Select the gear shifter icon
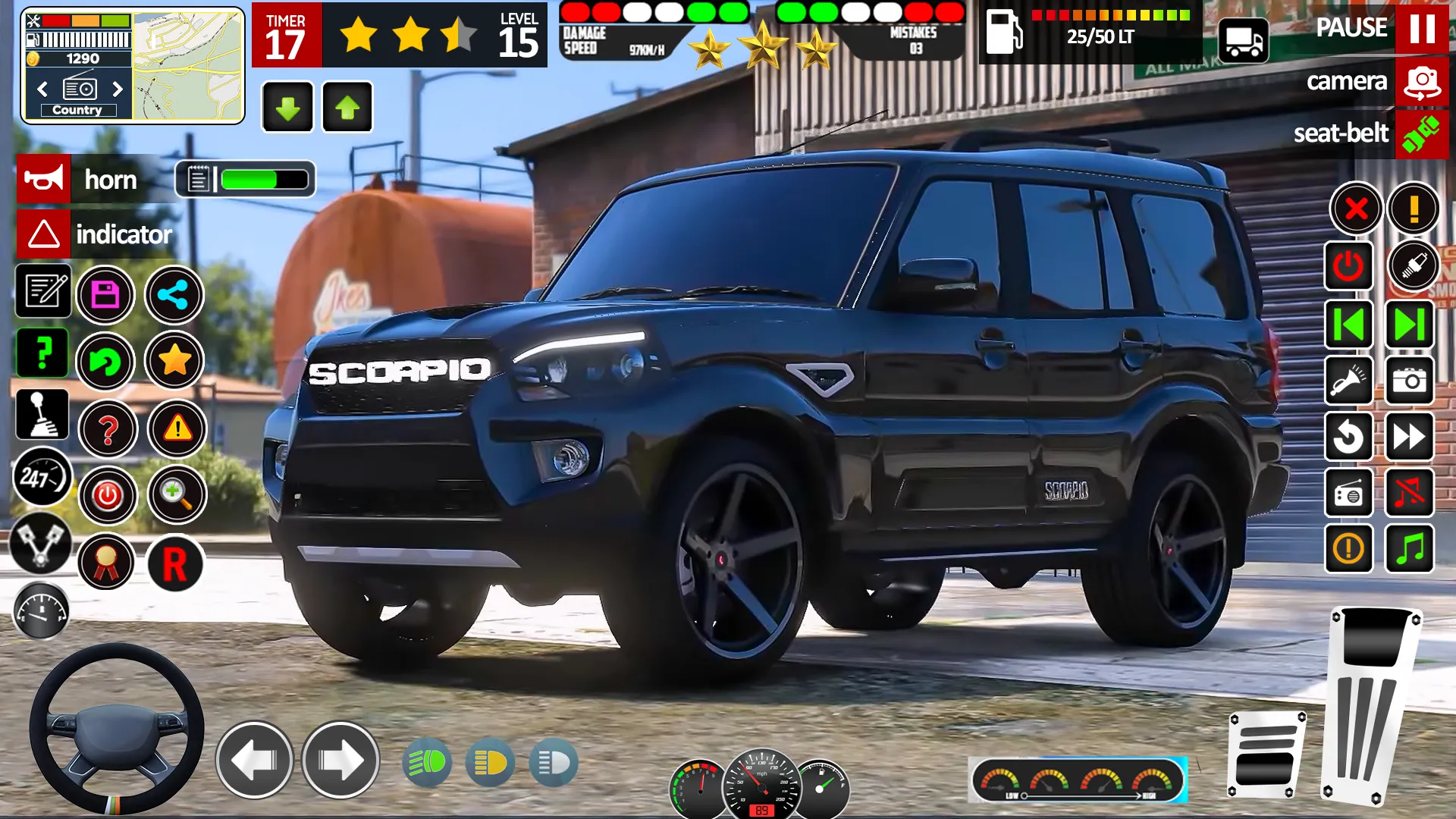This screenshot has height=819, width=1456. [42, 415]
